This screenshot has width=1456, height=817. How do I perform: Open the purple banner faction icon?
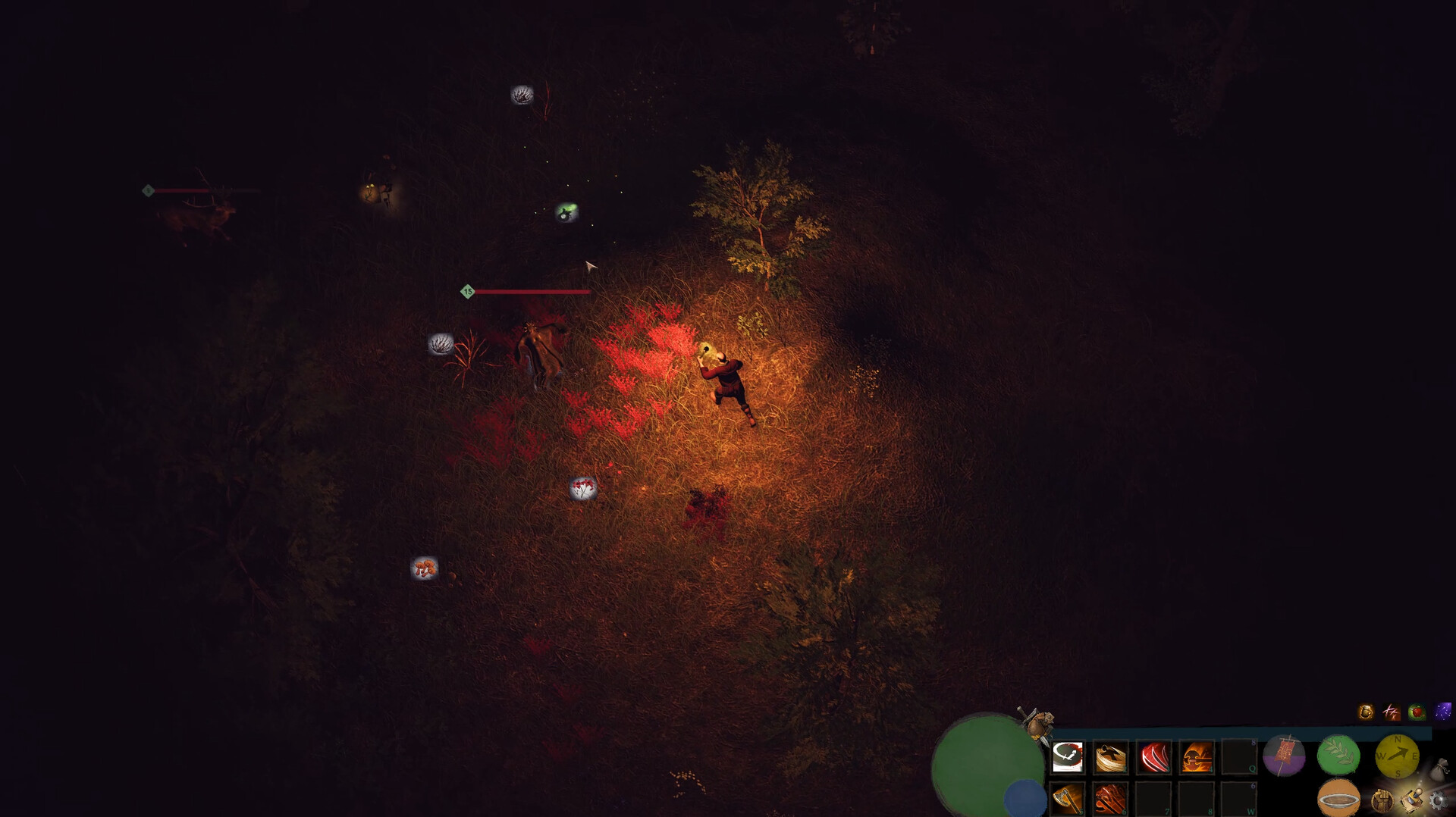1284,754
